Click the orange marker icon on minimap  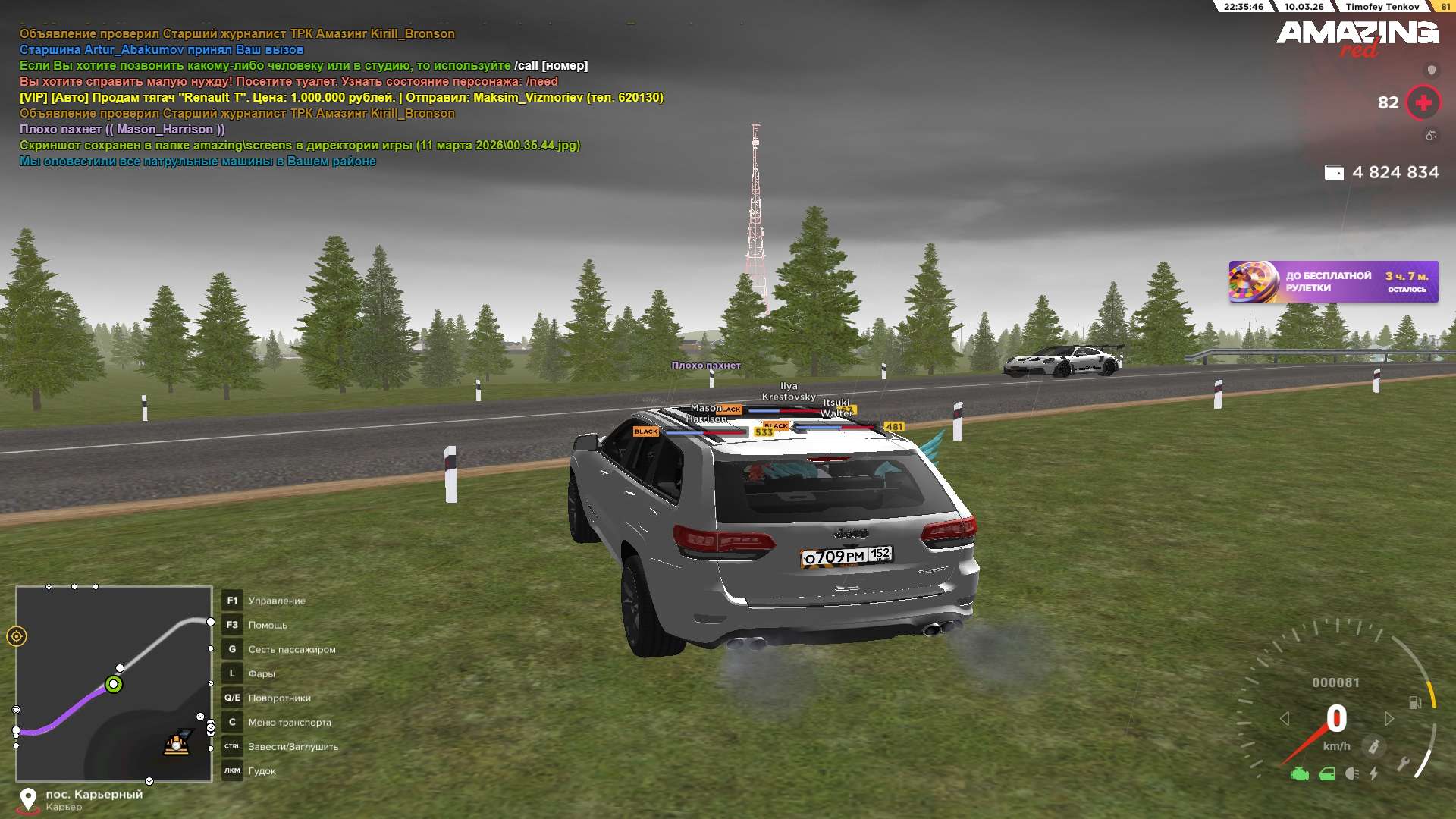pos(177,743)
